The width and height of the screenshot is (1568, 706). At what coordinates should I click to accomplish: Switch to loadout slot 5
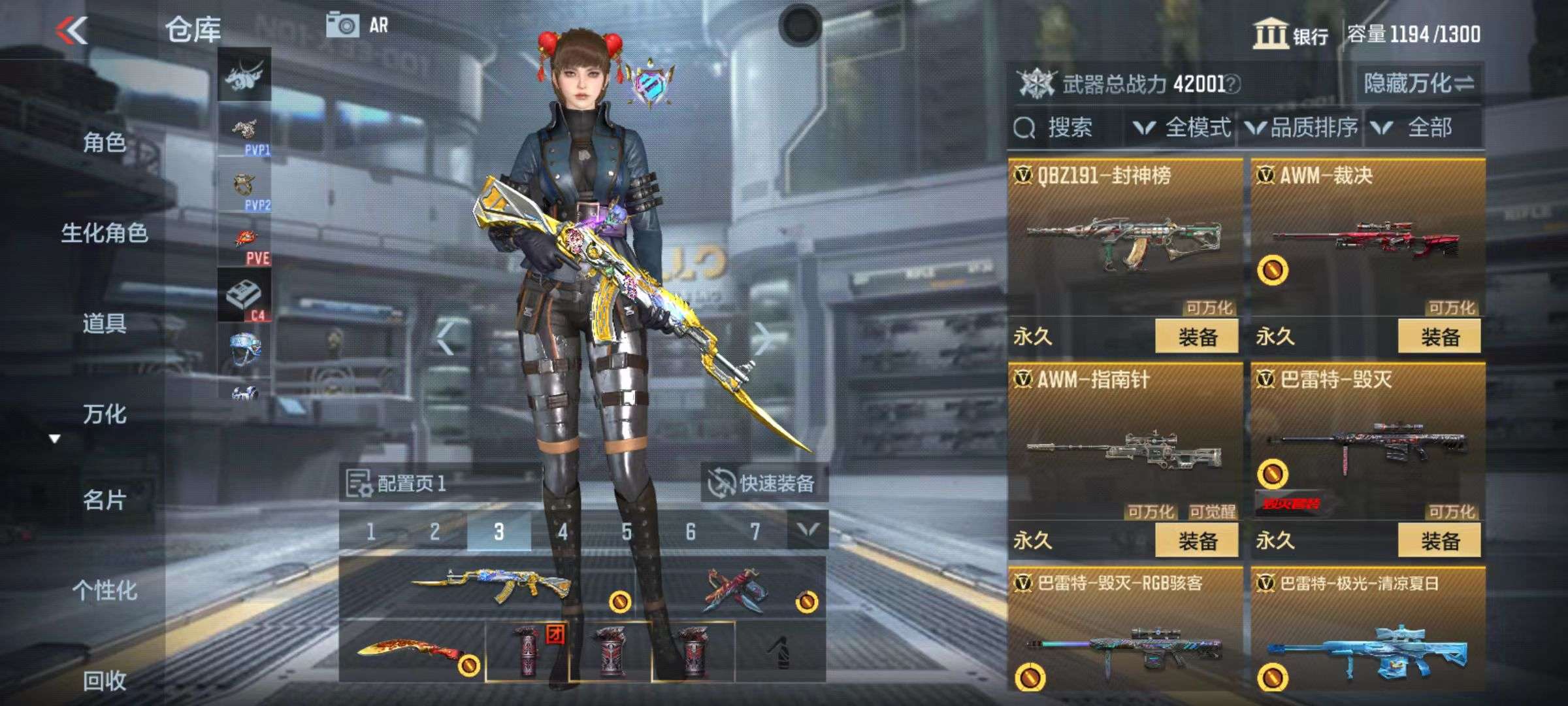click(627, 531)
